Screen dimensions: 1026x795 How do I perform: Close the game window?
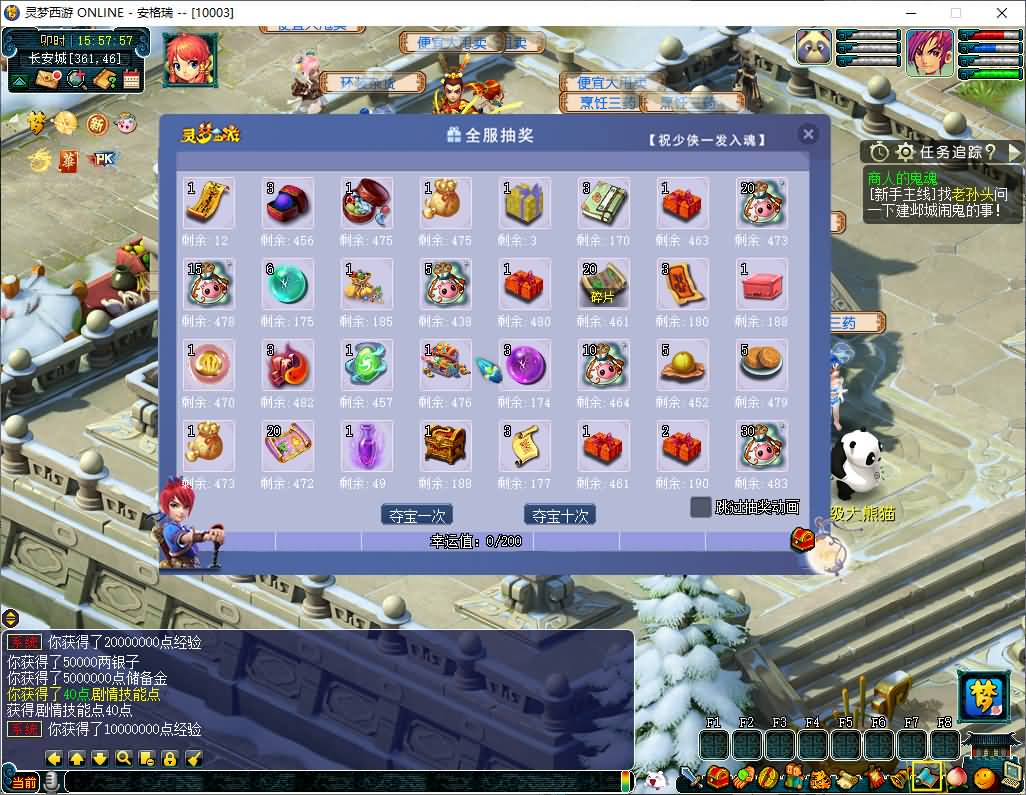click(x=1001, y=14)
